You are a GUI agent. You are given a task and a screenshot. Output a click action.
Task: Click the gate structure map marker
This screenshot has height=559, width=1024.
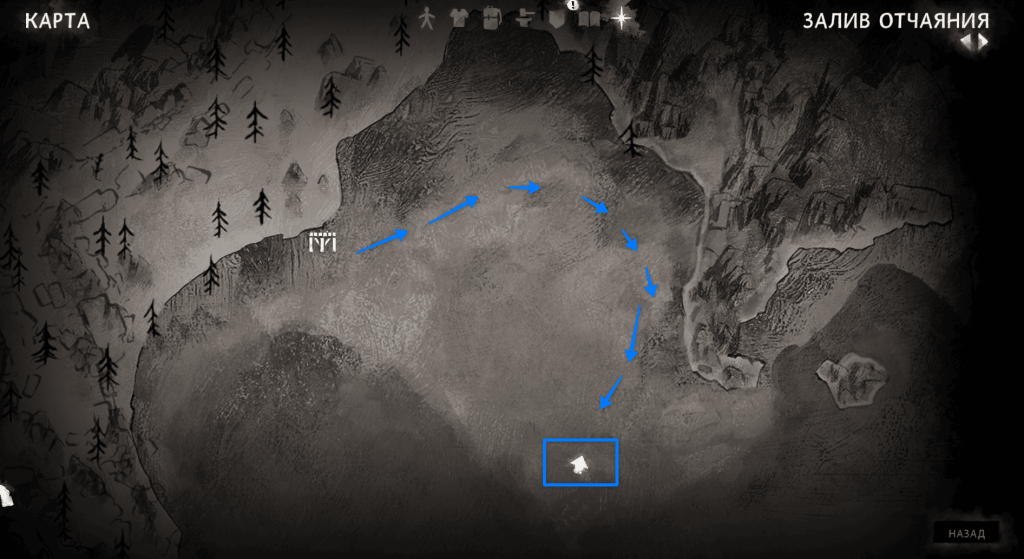[x=323, y=241]
